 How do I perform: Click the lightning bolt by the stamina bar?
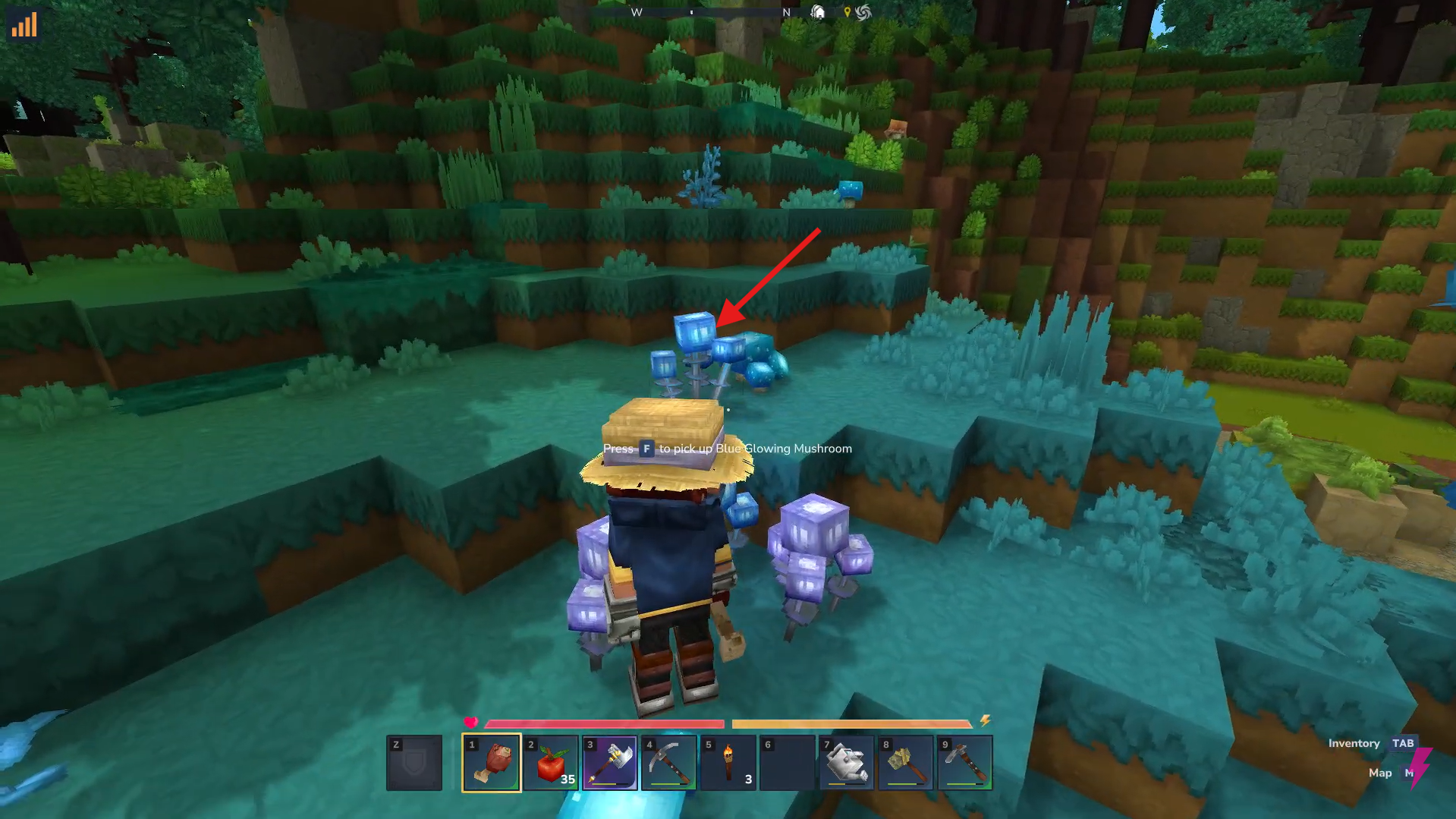986,722
